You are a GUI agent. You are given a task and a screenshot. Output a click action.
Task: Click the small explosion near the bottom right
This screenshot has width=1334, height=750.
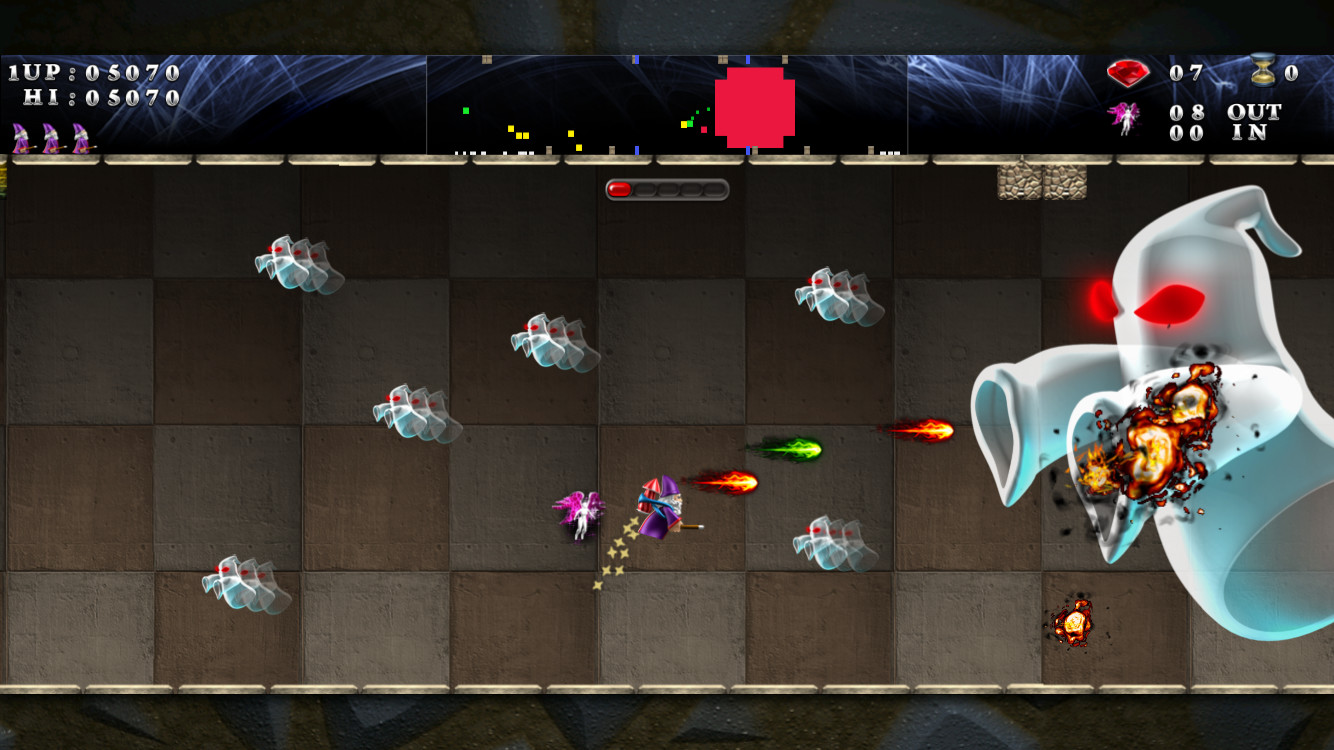click(x=1075, y=625)
